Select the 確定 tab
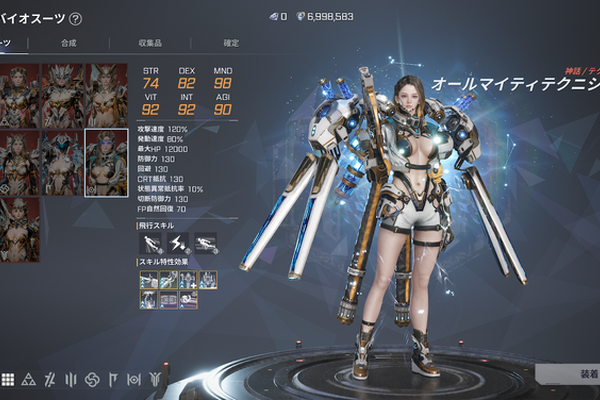 pos(231,43)
